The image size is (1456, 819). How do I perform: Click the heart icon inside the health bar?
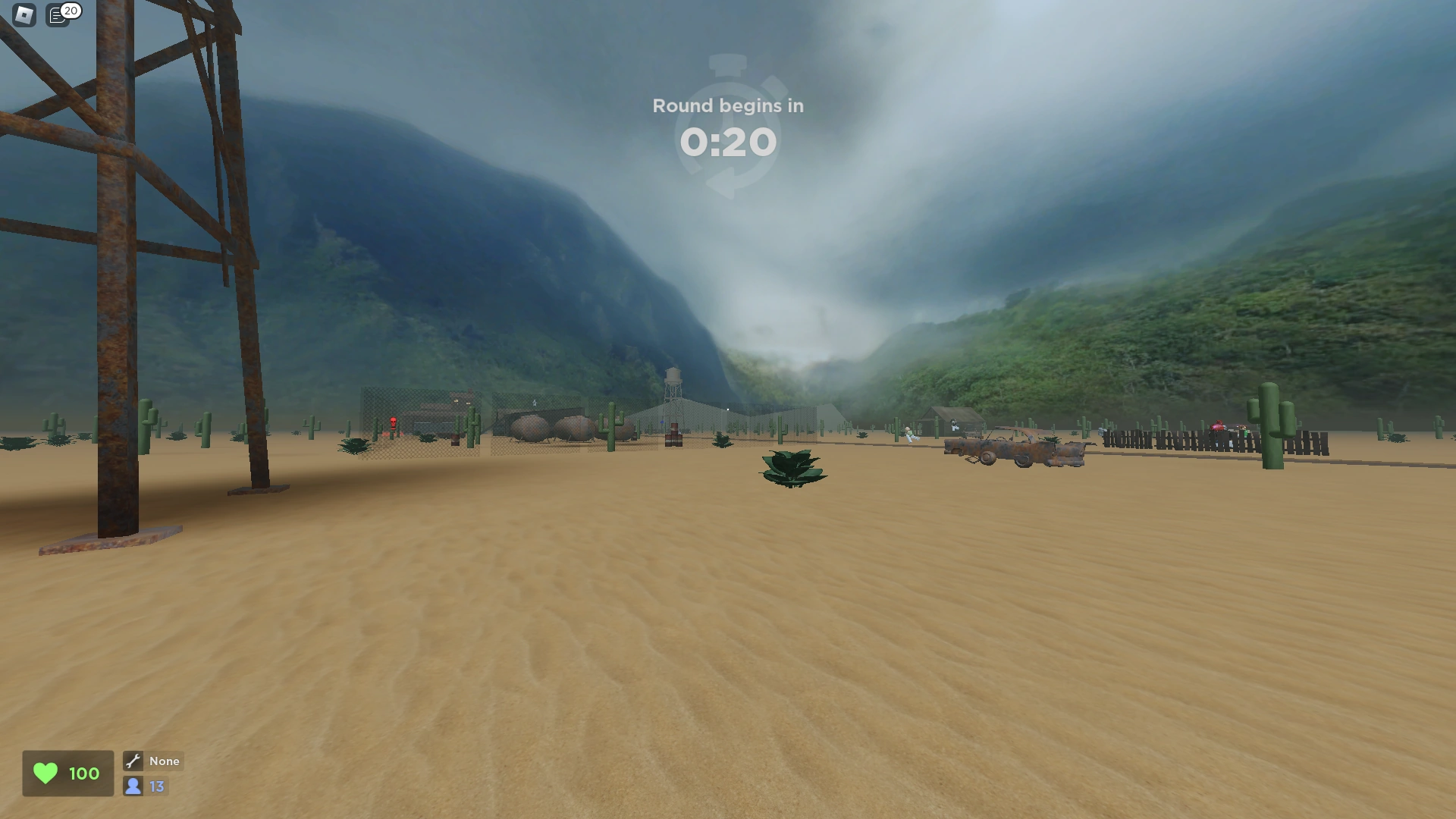pyautogui.click(x=45, y=773)
